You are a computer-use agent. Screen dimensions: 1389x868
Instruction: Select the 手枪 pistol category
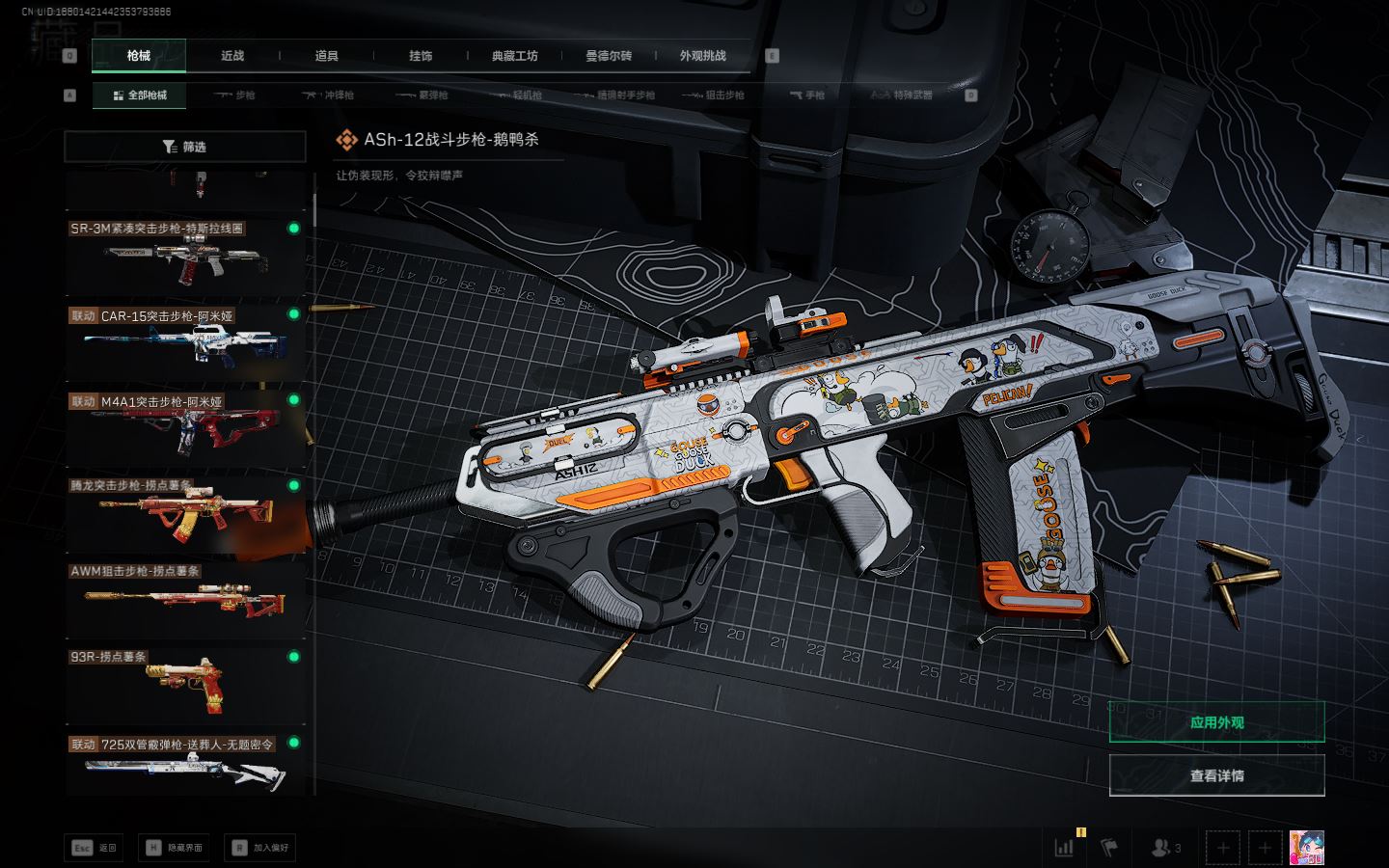(x=806, y=95)
